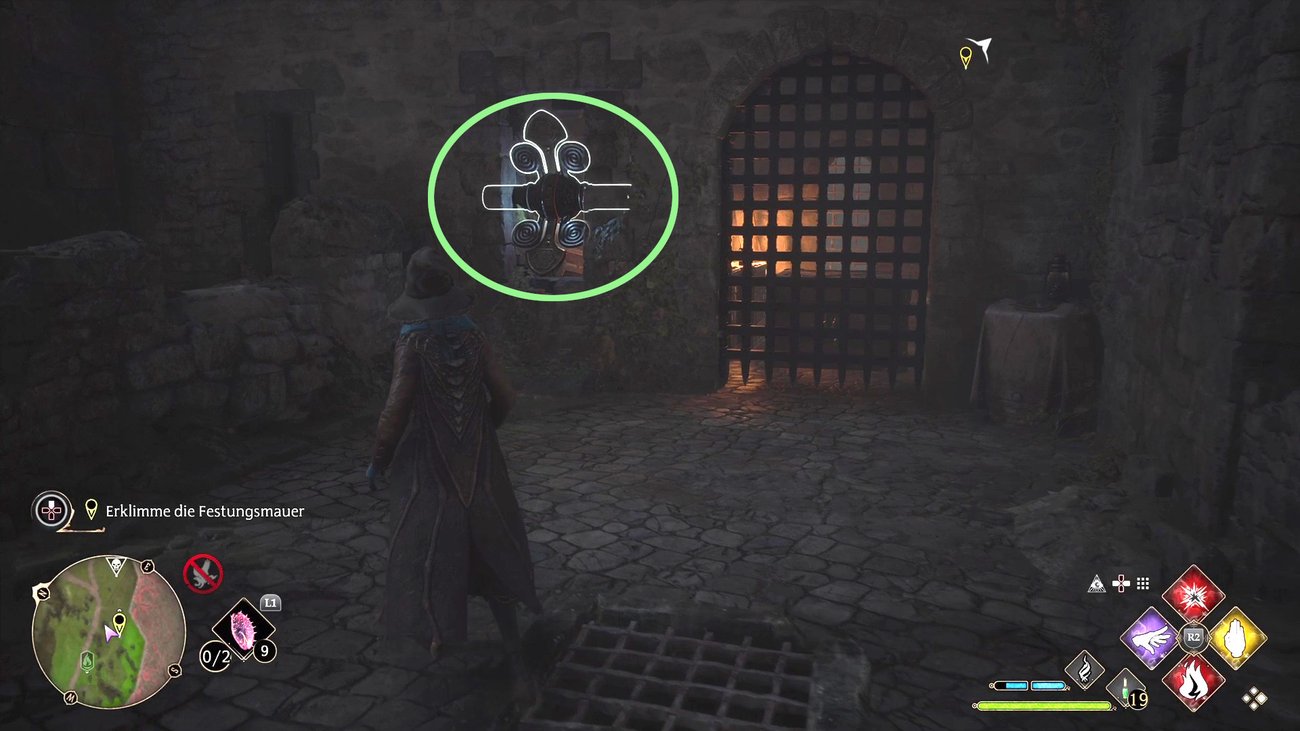Click the eye-in-triangle icon

coord(1097,584)
